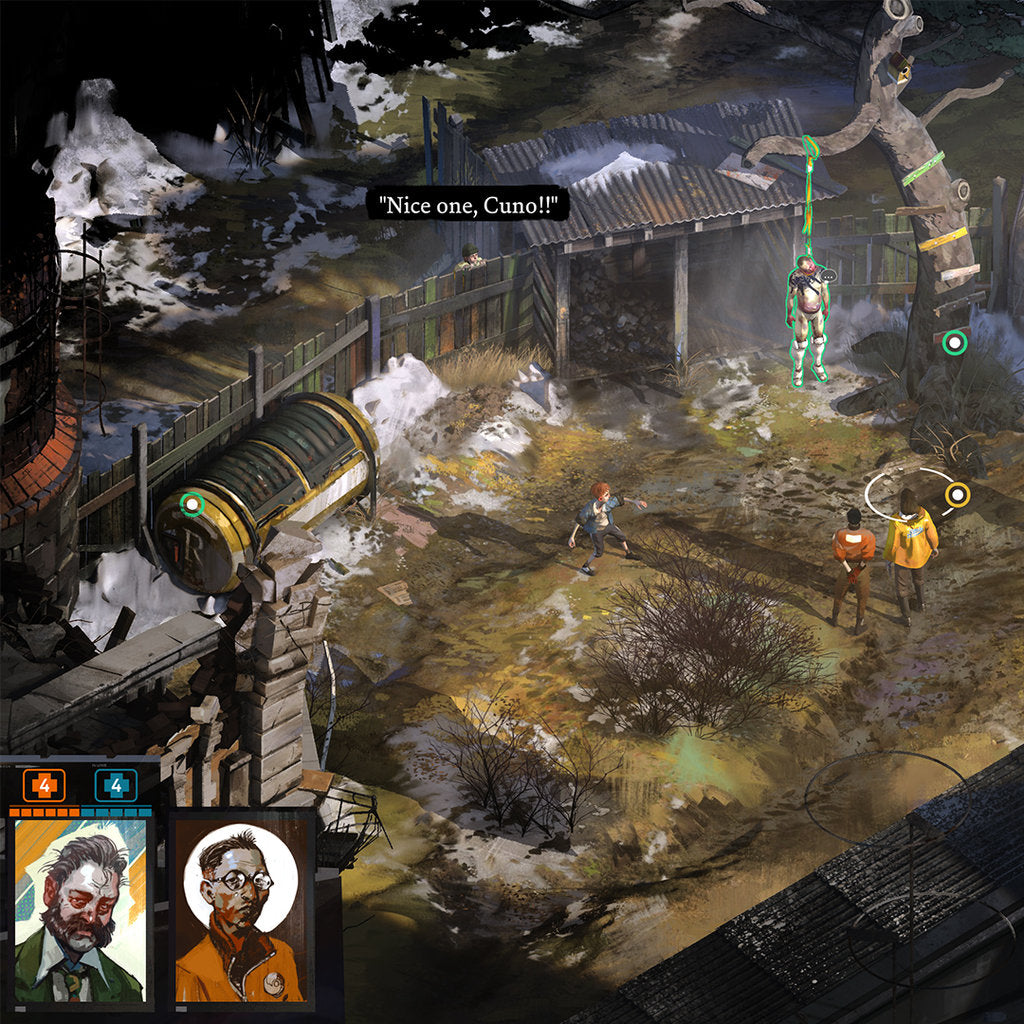Screen dimensions: 1024x1024
Task: Use the orange health heal icon
Action: pos(45,785)
